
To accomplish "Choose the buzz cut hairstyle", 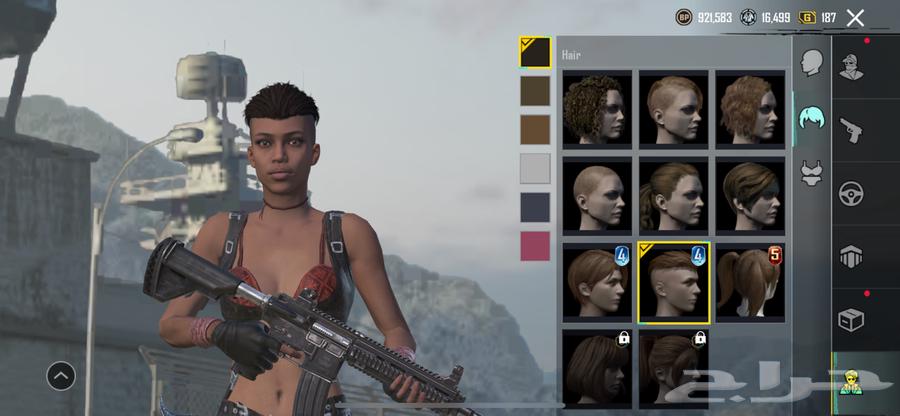I will click(597, 194).
